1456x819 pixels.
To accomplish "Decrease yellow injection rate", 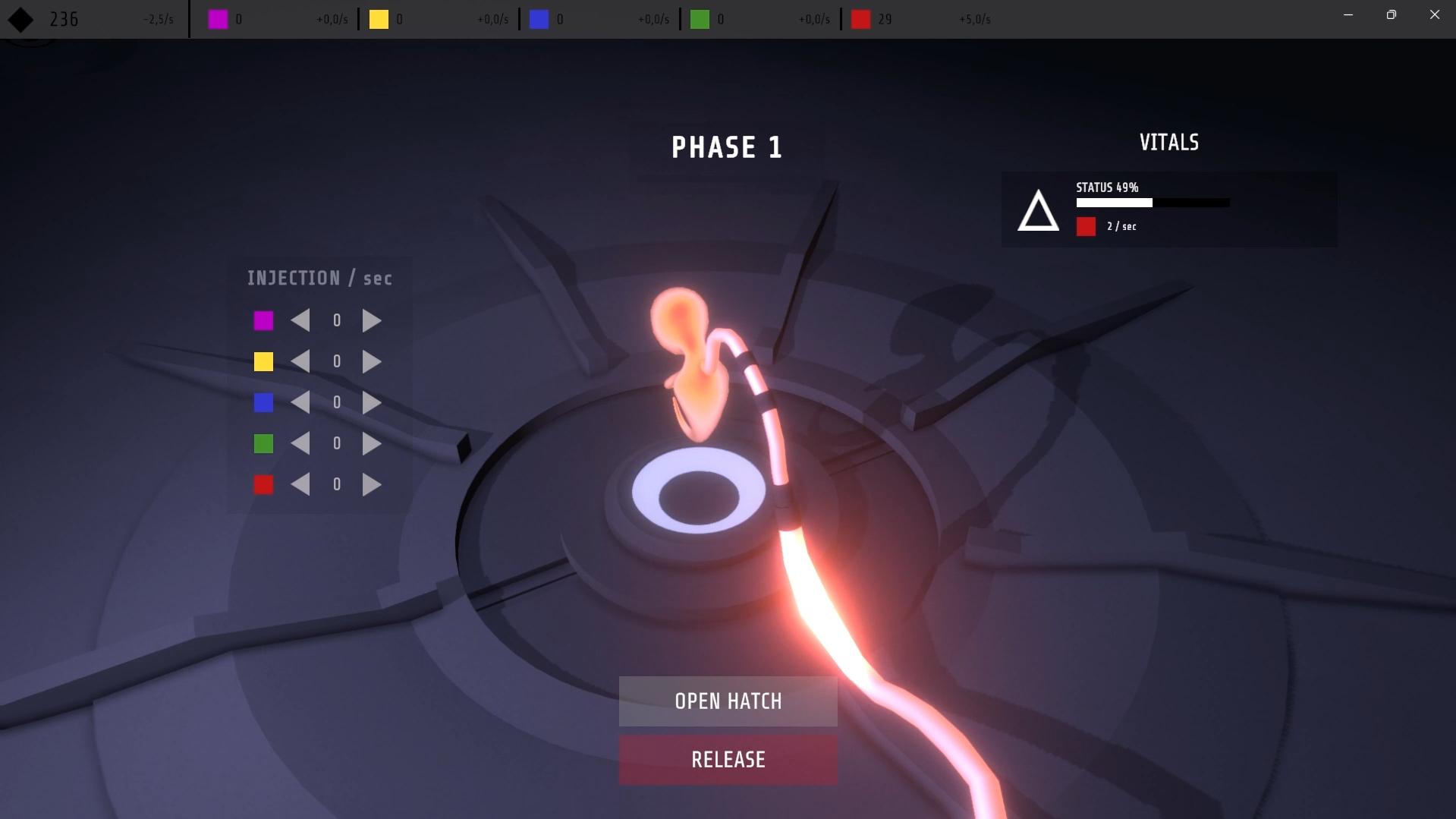I will coord(301,362).
